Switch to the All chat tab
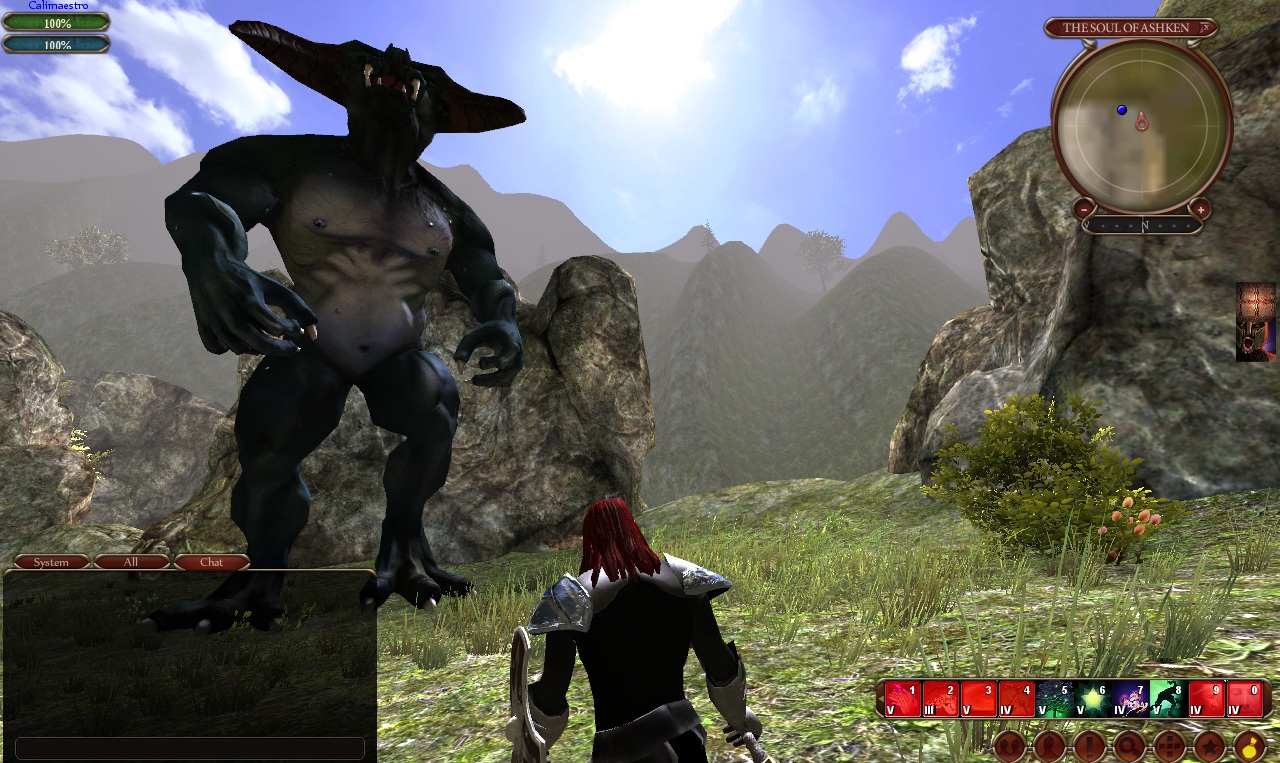 click(129, 561)
